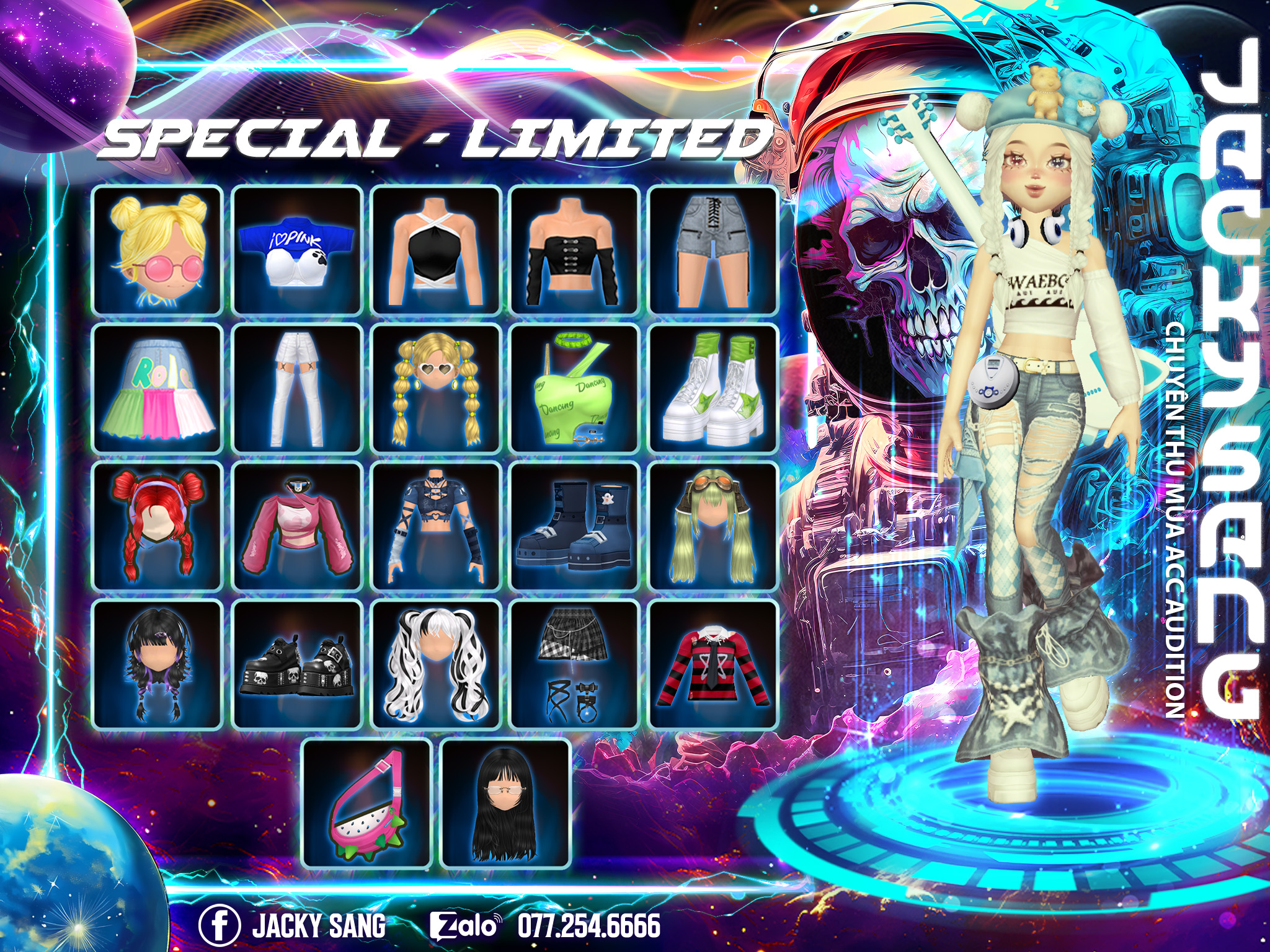Select the white boots with green stars

(713, 389)
